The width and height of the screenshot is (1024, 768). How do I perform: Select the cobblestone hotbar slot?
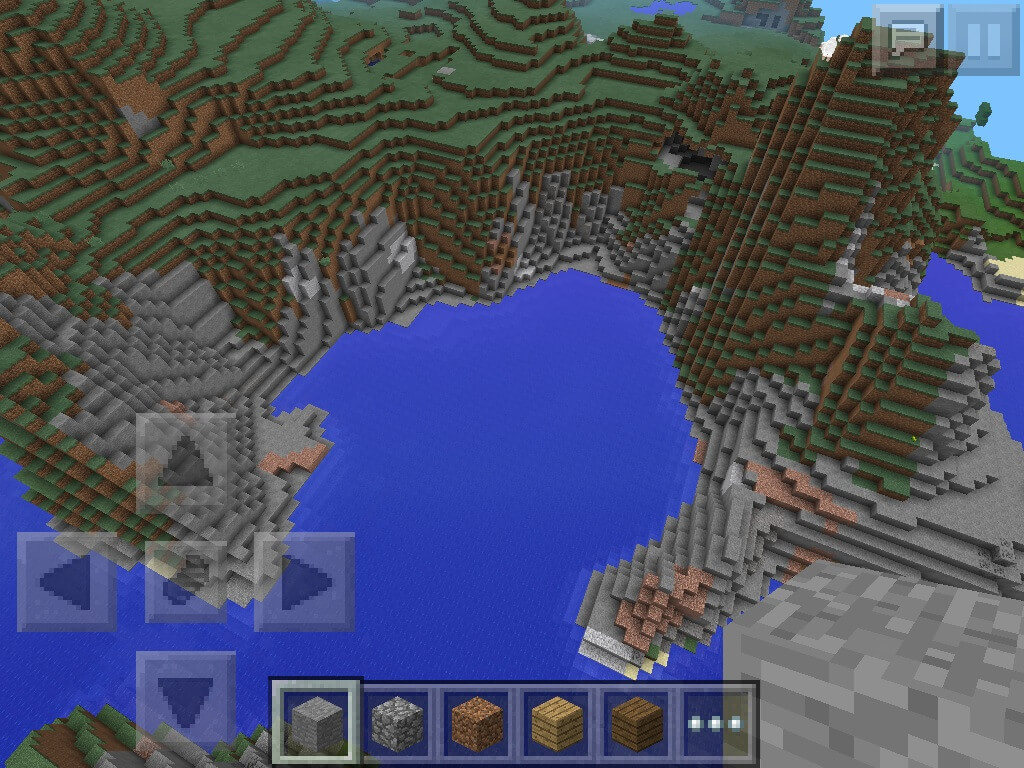(396, 722)
